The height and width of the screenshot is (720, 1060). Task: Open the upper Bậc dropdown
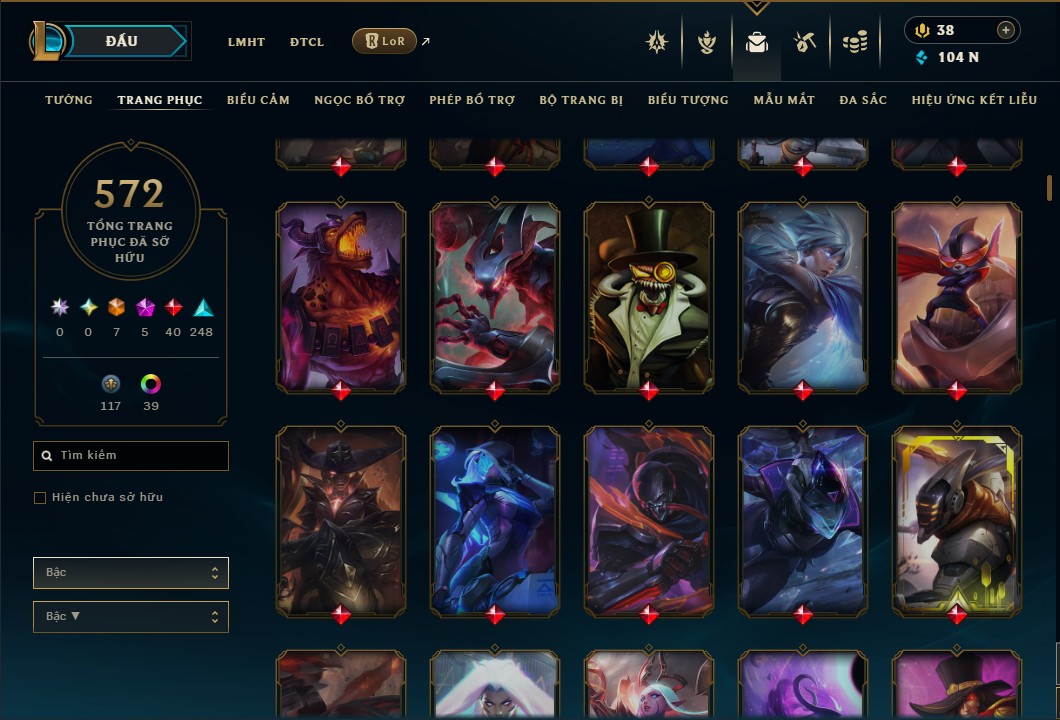pos(131,573)
